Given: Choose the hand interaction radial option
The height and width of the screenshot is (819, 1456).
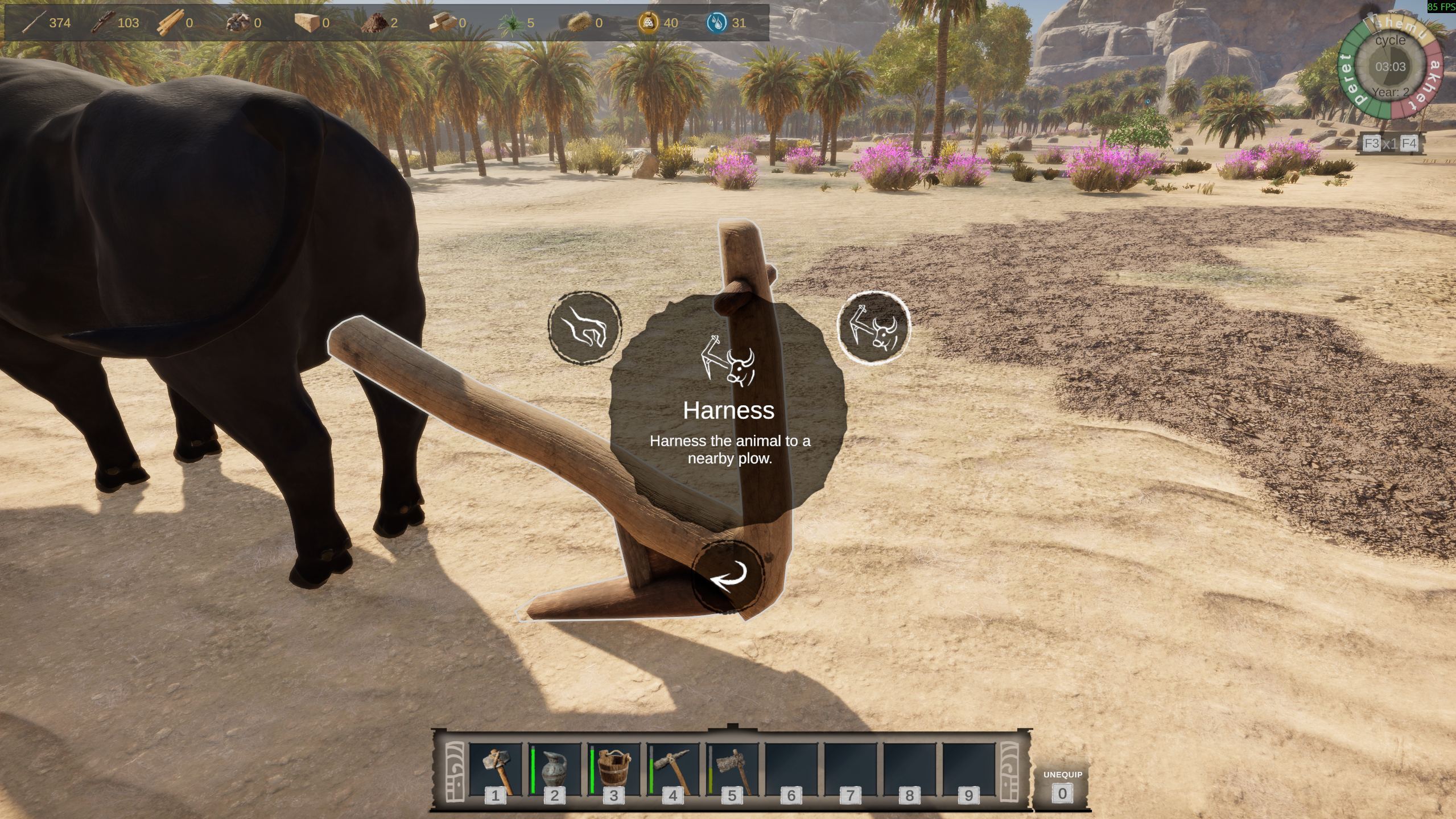Looking at the screenshot, I should click(x=584, y=327).
